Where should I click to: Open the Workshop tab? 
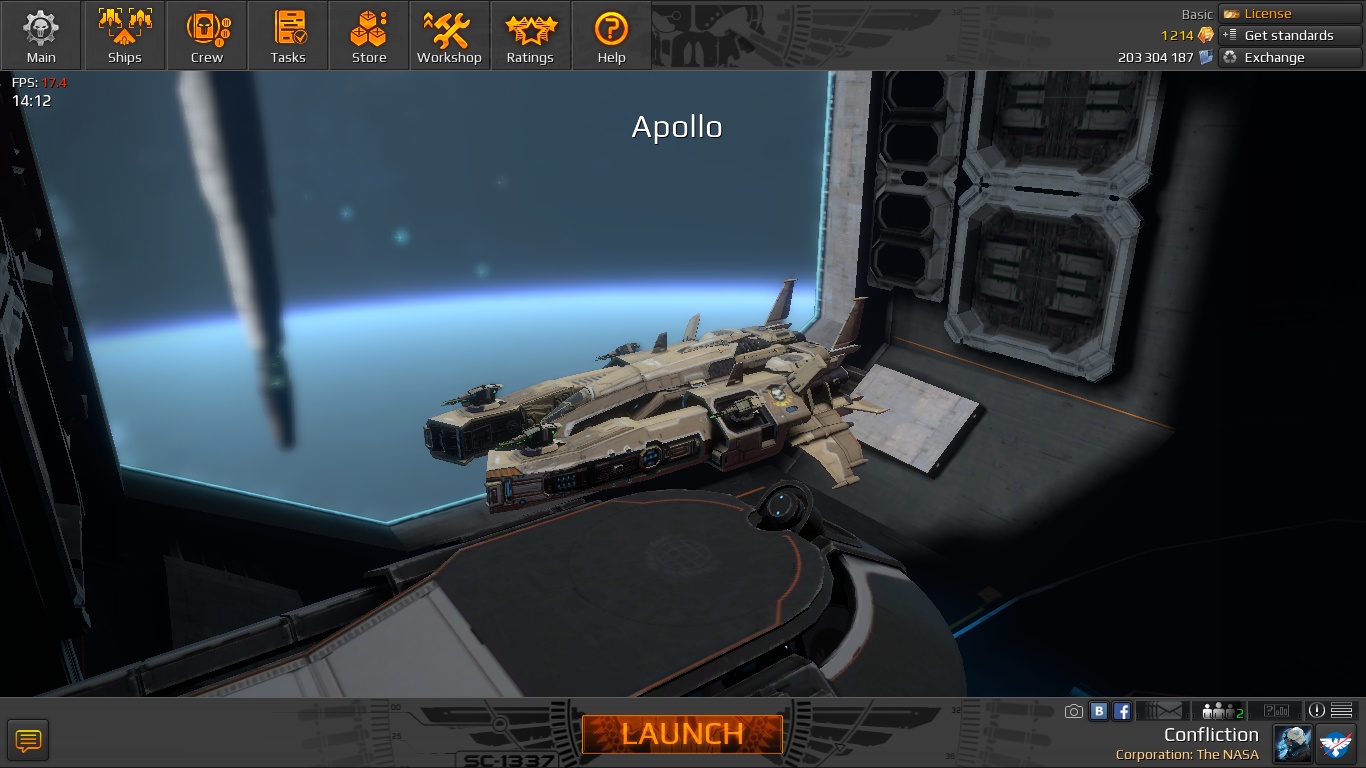coord(449,36)
